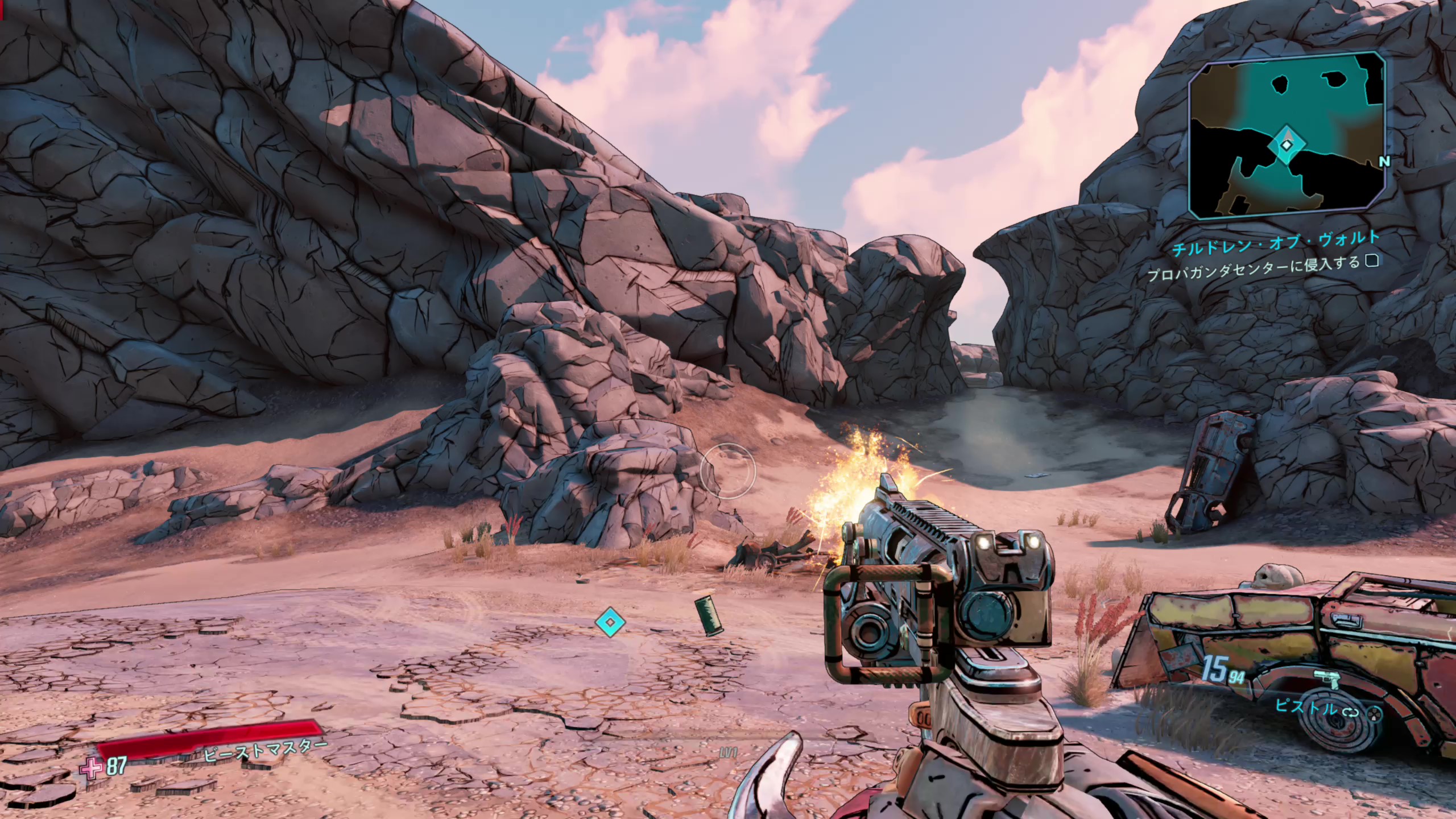Click the プロパガンダセンターに侵入する objective checkbox
Viewport: 1456px width, 819px height.
coord(1371,261)
